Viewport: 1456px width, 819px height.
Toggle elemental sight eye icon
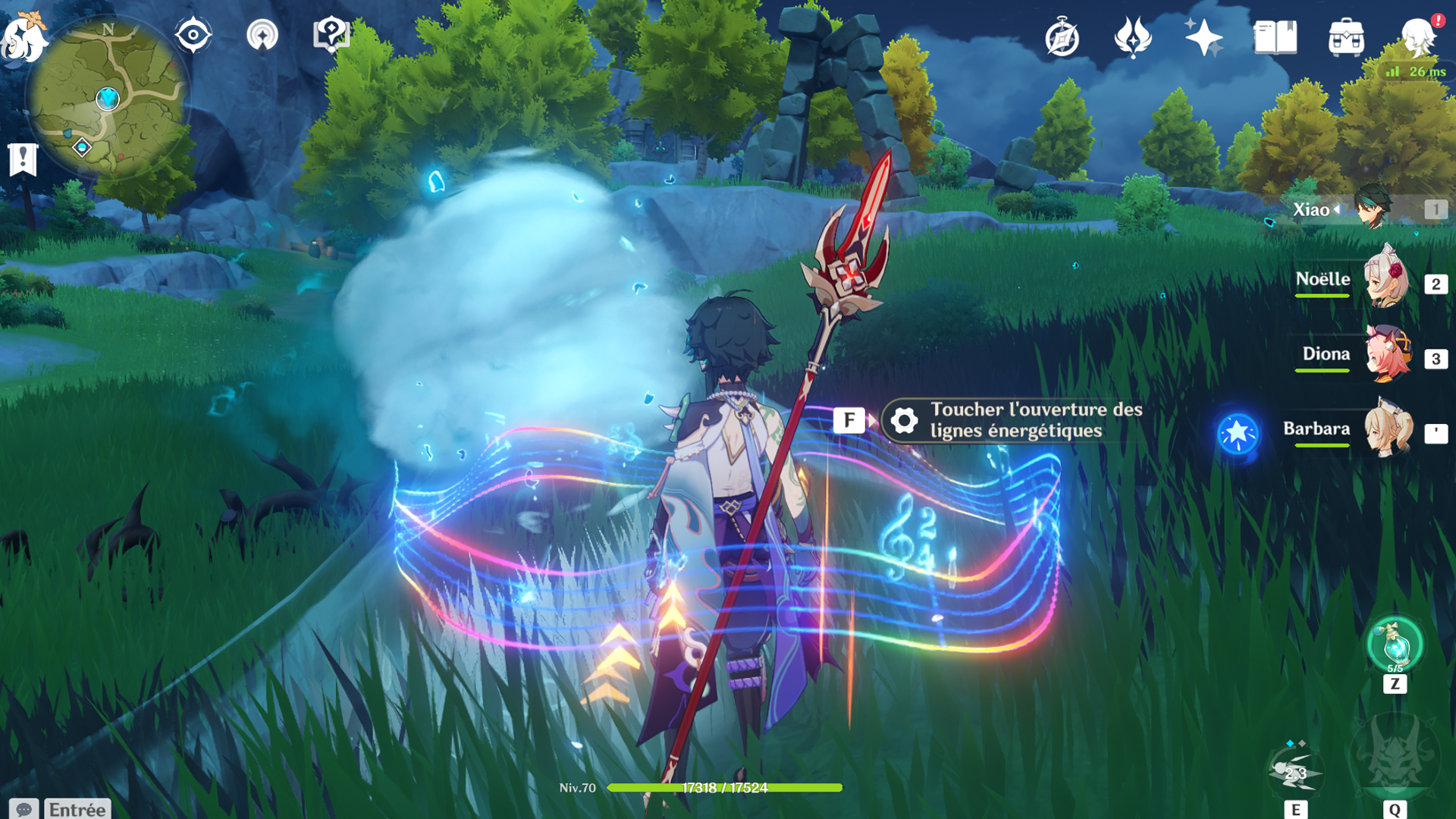pyautogui.click(x=193, y=35)
